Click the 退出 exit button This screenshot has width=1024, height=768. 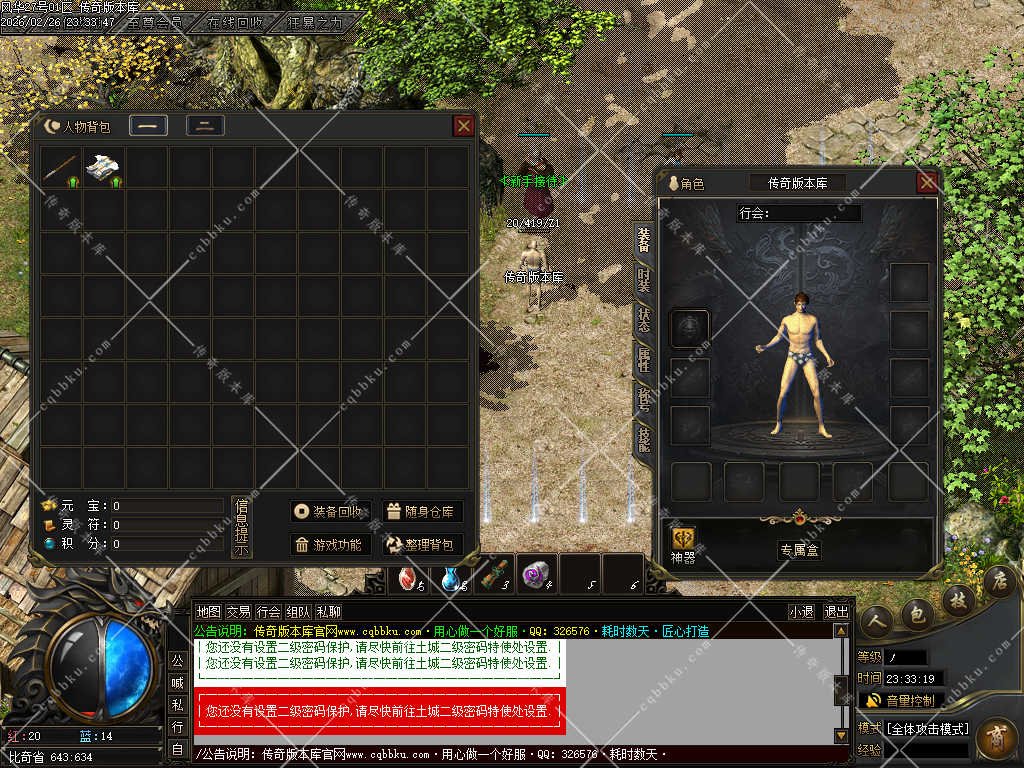pos(836,612)
